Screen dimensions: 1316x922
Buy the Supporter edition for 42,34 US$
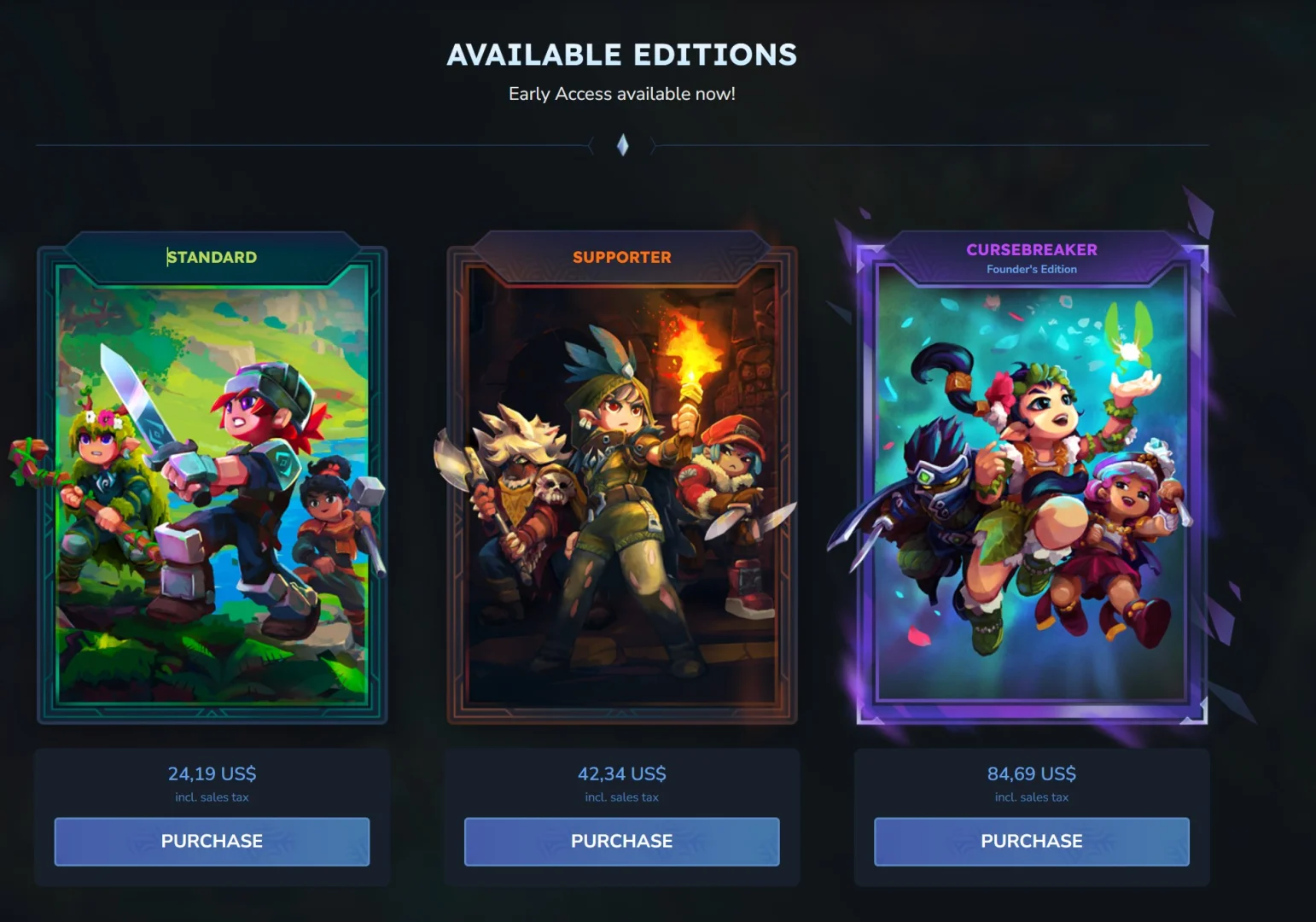pos(621,841)
